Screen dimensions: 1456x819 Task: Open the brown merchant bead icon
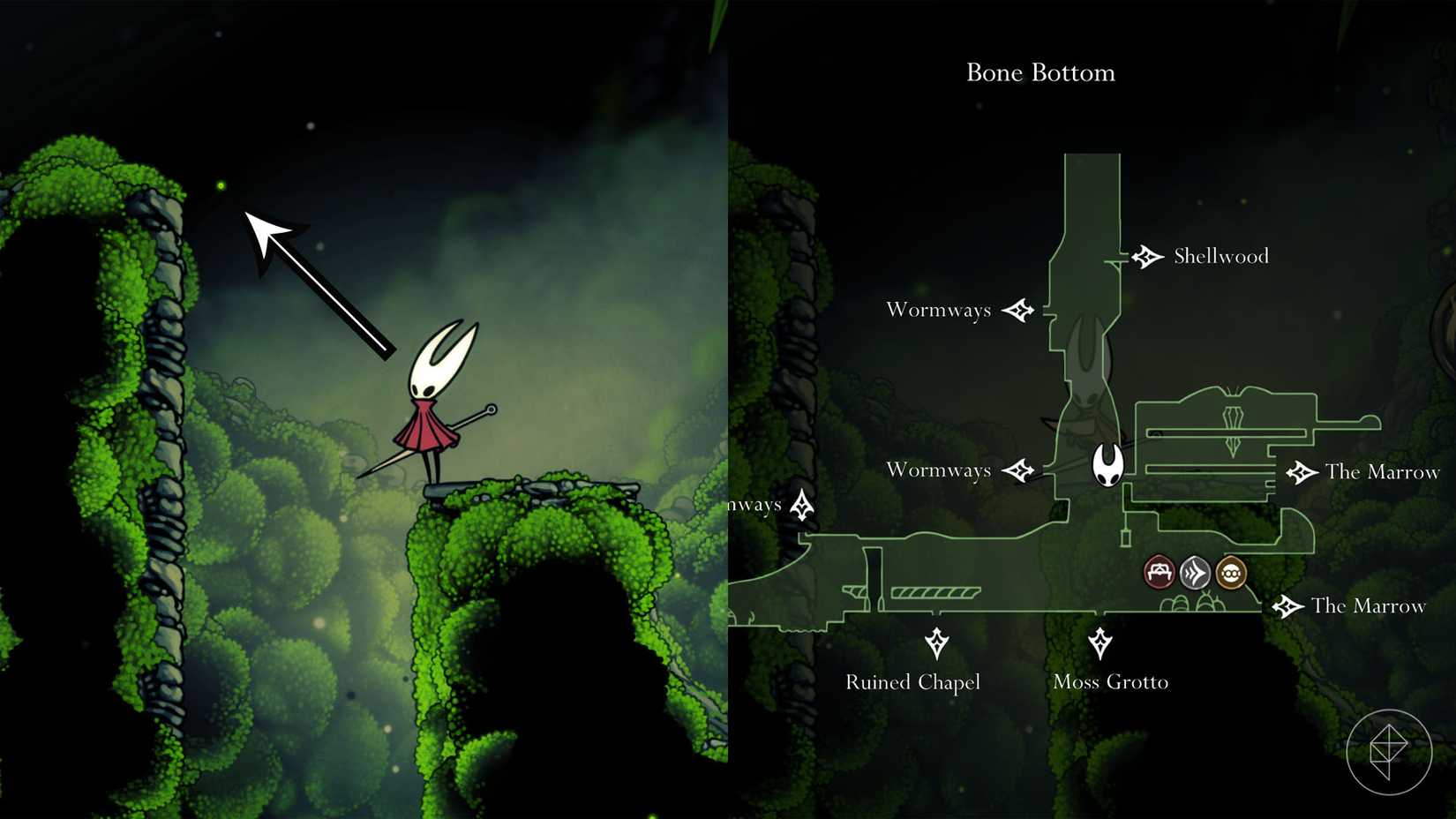coord(1232,573)
